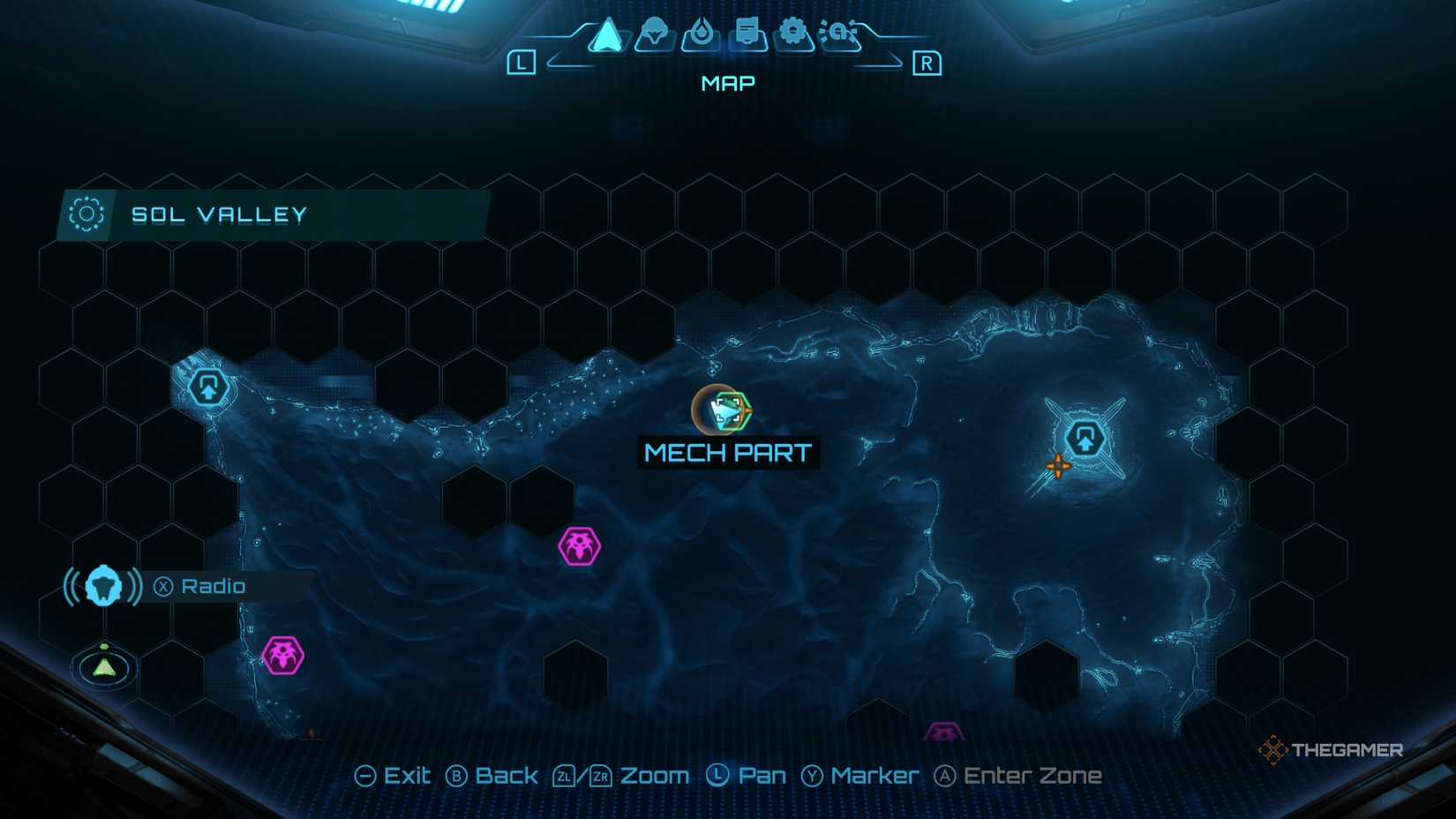
Task: Select the magenta enemy marker in the southwest
Action: [284, 654]
